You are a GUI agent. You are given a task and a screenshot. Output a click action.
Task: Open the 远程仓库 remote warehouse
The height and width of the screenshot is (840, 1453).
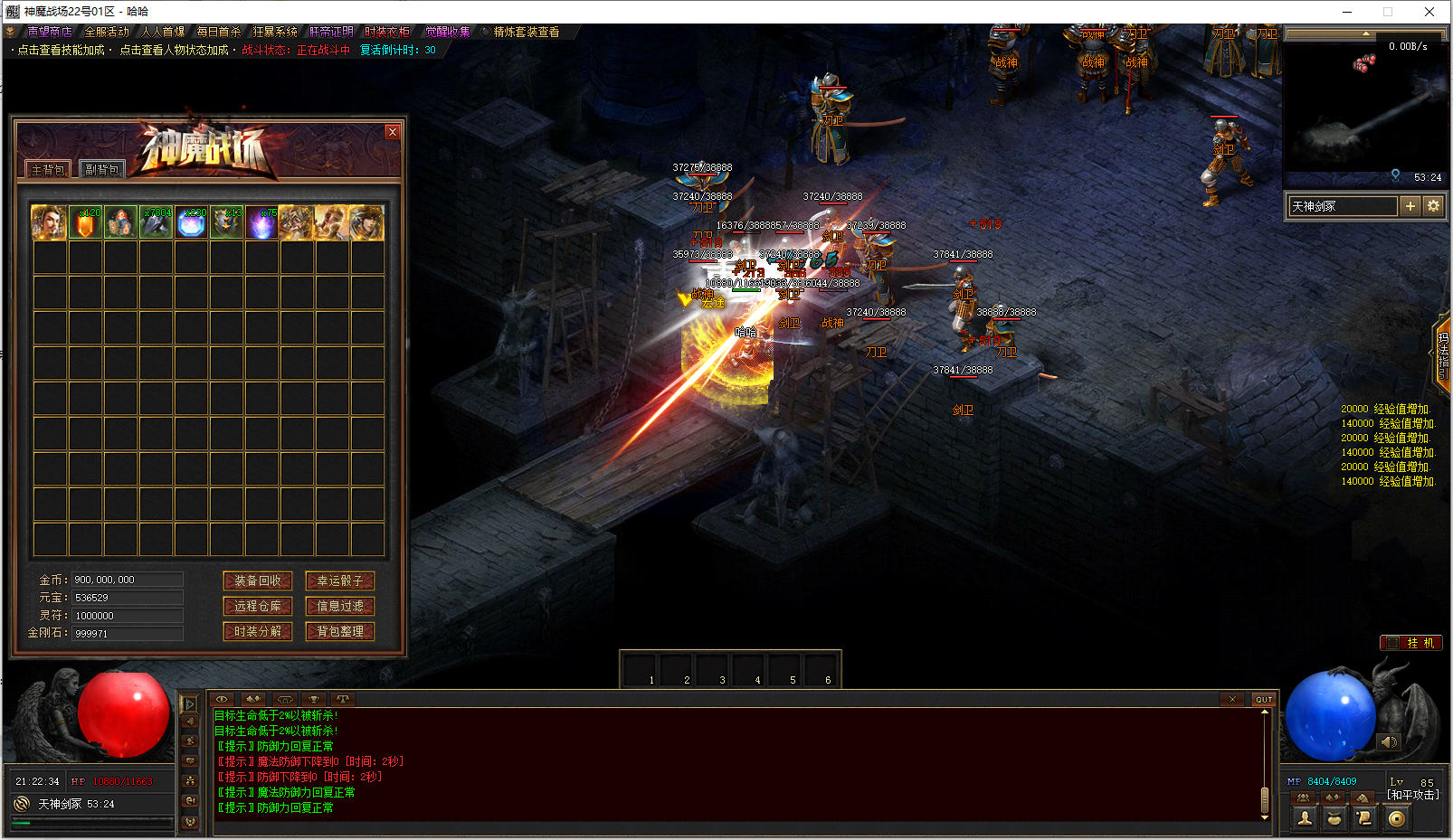(258, 606)
